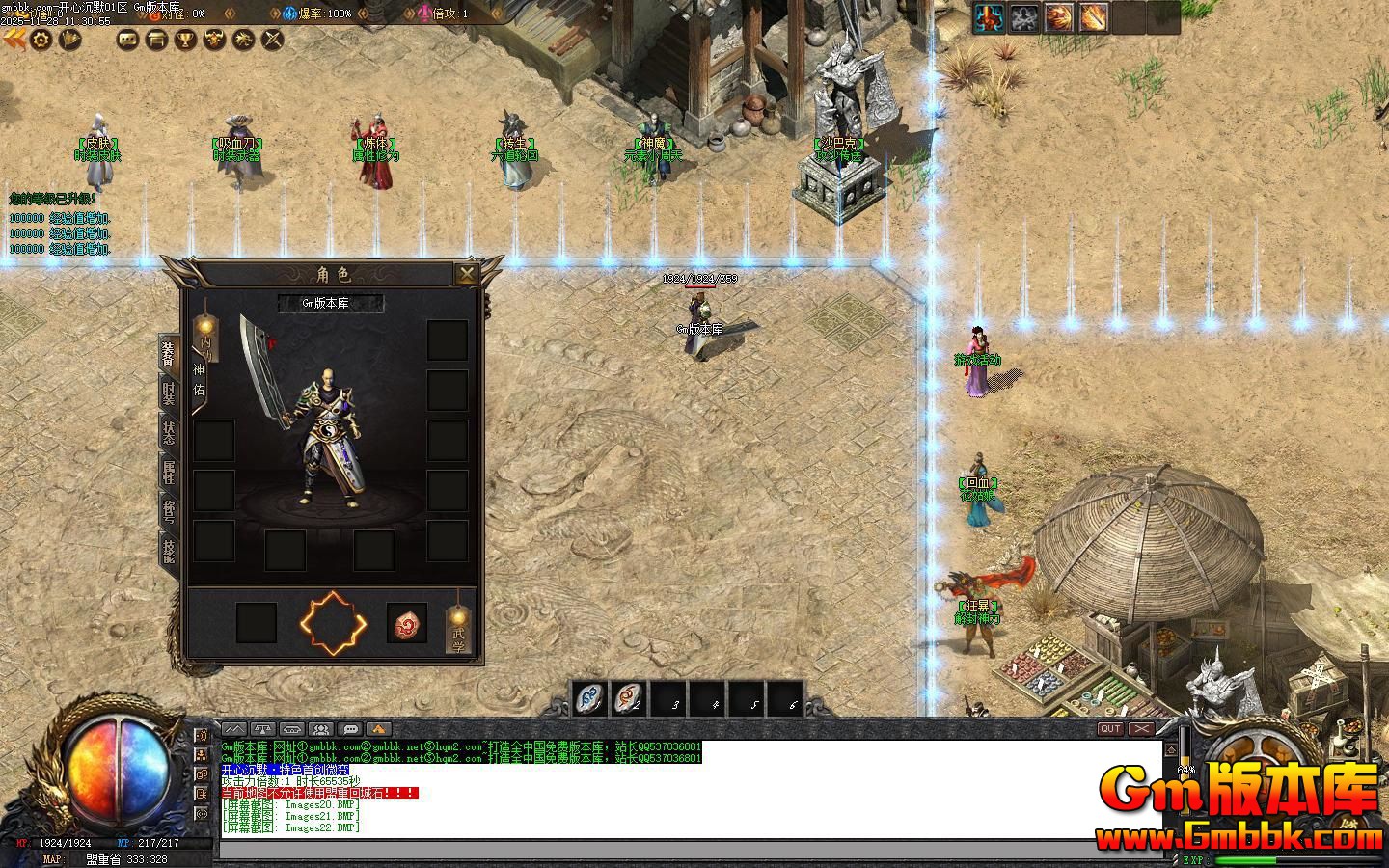Image resolution: width=1389 pixels, height=868 pixels.
Task: Open the gear settings icon
Action: coord(41,40)
